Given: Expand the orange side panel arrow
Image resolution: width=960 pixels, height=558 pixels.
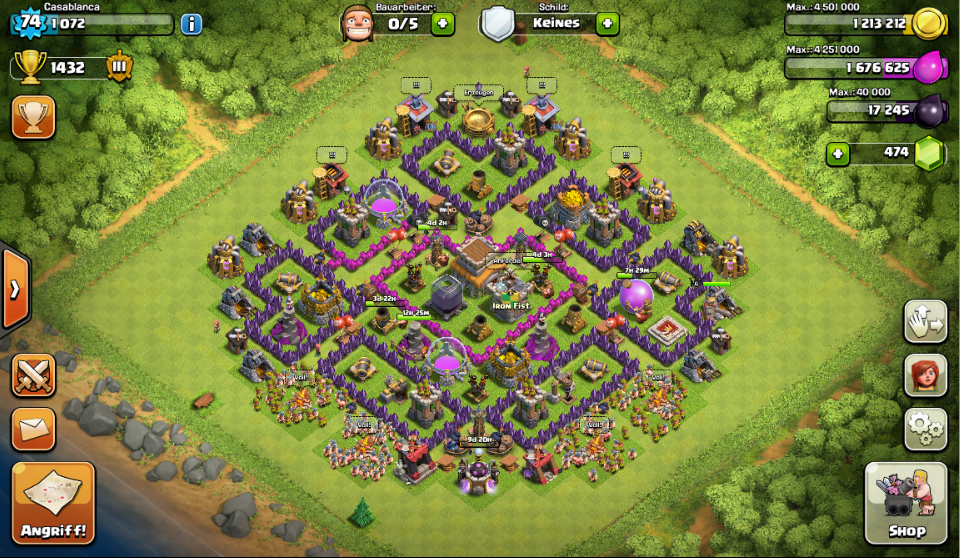Looking at the screenshot, I should (15, 290).
